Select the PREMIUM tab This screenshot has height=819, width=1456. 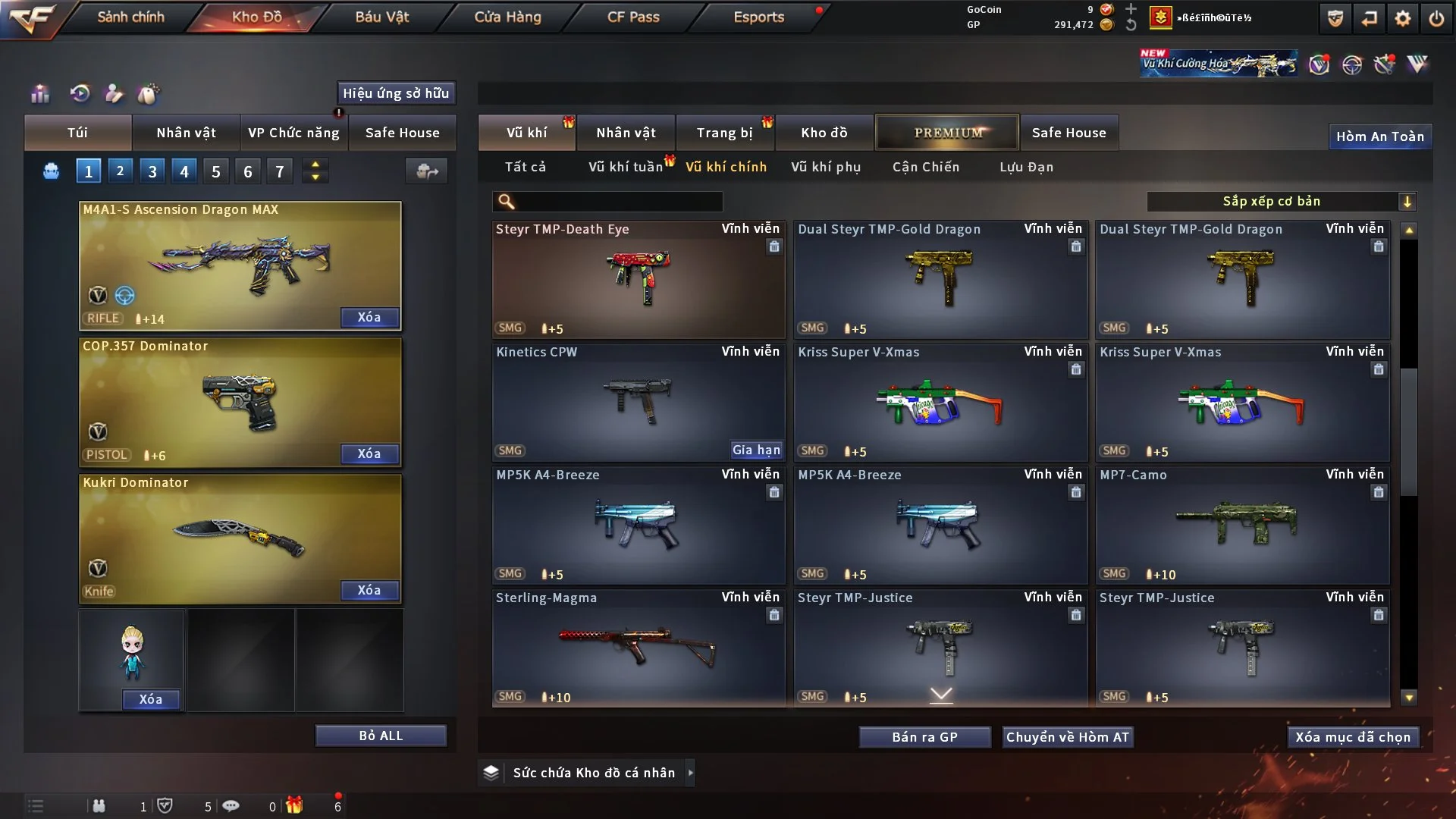pyautogui.click(x=947, y=133)
